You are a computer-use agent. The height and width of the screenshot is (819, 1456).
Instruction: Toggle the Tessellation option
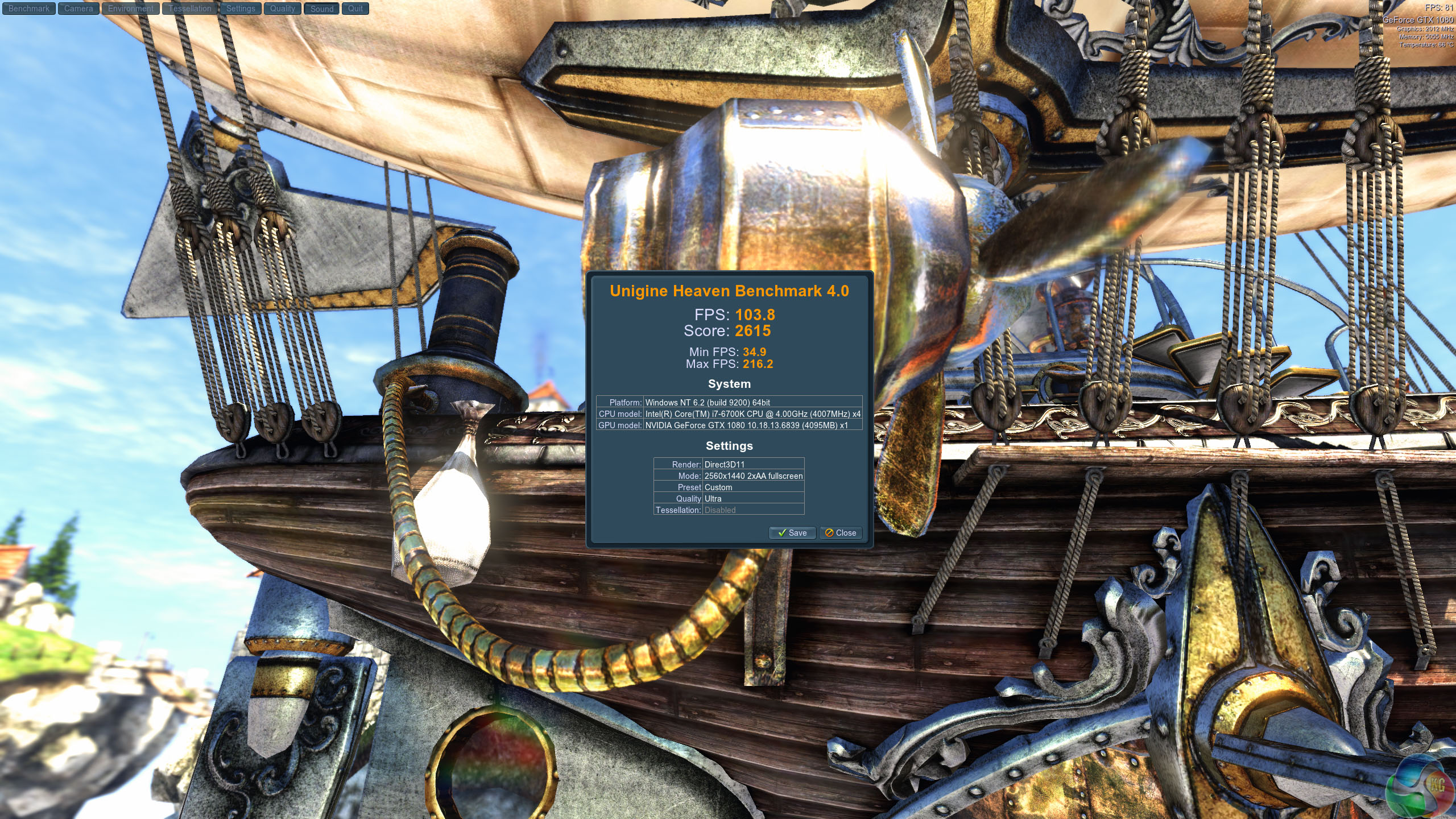(x=190, y=9)
